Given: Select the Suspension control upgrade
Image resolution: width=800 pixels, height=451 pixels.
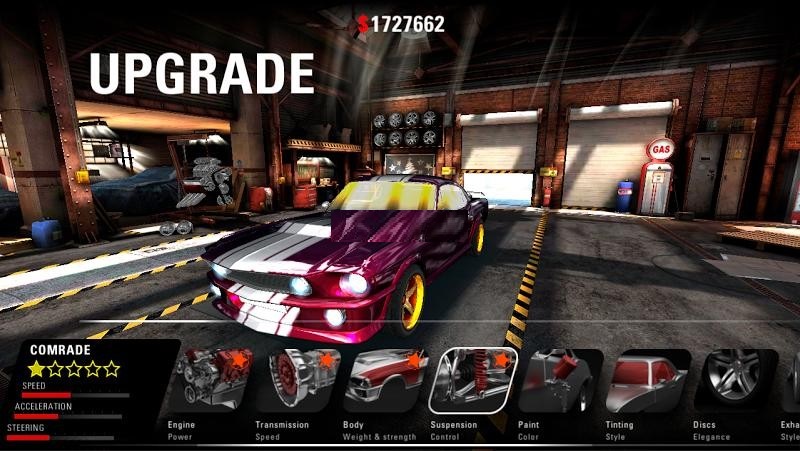Looking at the screenshot, I should pyautogui.click(x=472, y=381).
